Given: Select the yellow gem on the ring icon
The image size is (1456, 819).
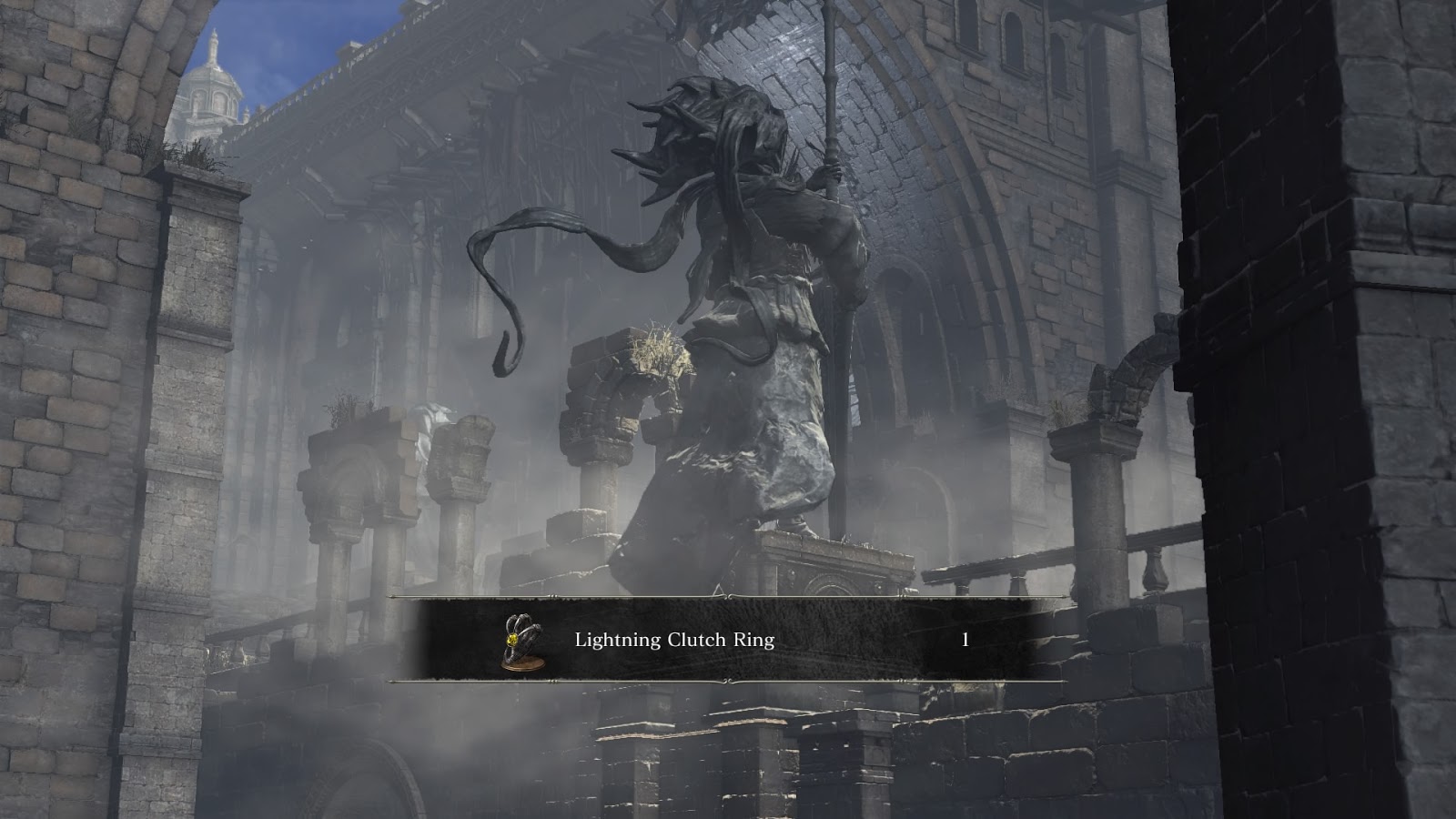Looking at the screenshot, I should coord(512,639).
